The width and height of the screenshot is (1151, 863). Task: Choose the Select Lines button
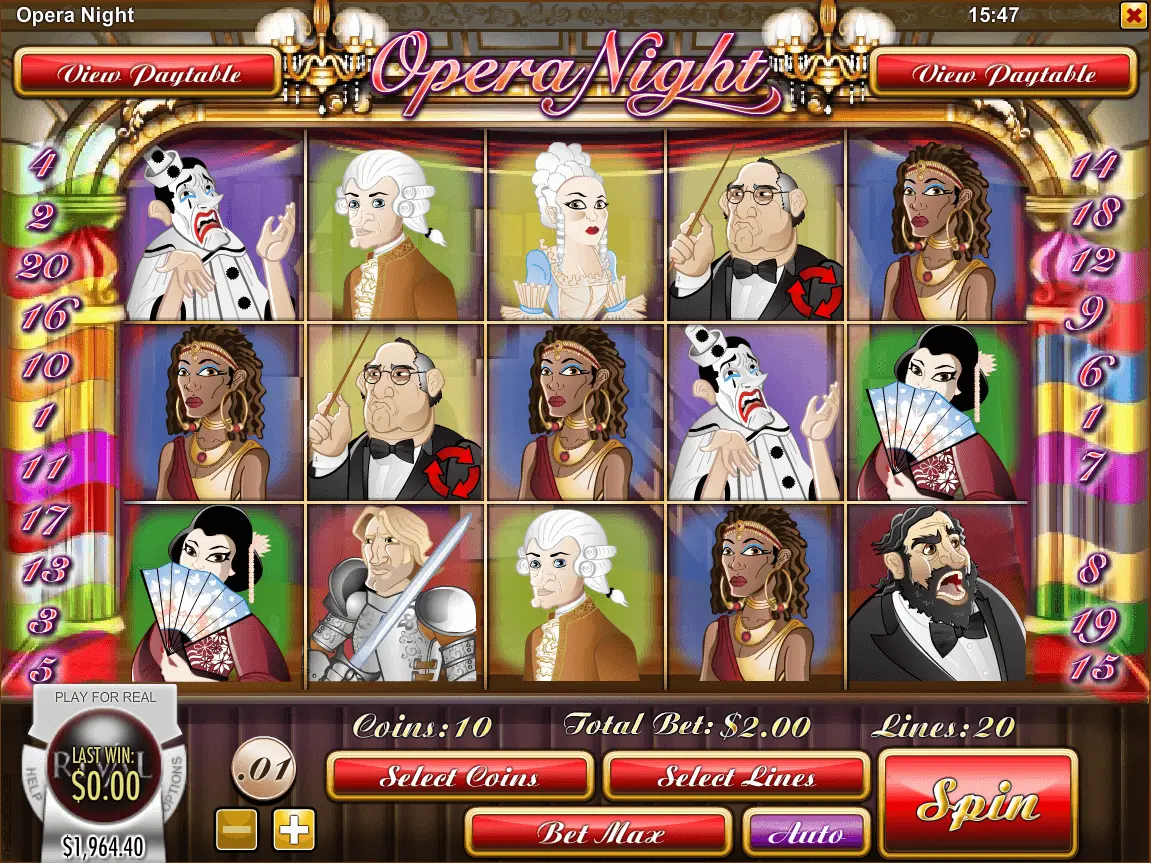pyautogui.click(x=736, y=777)
